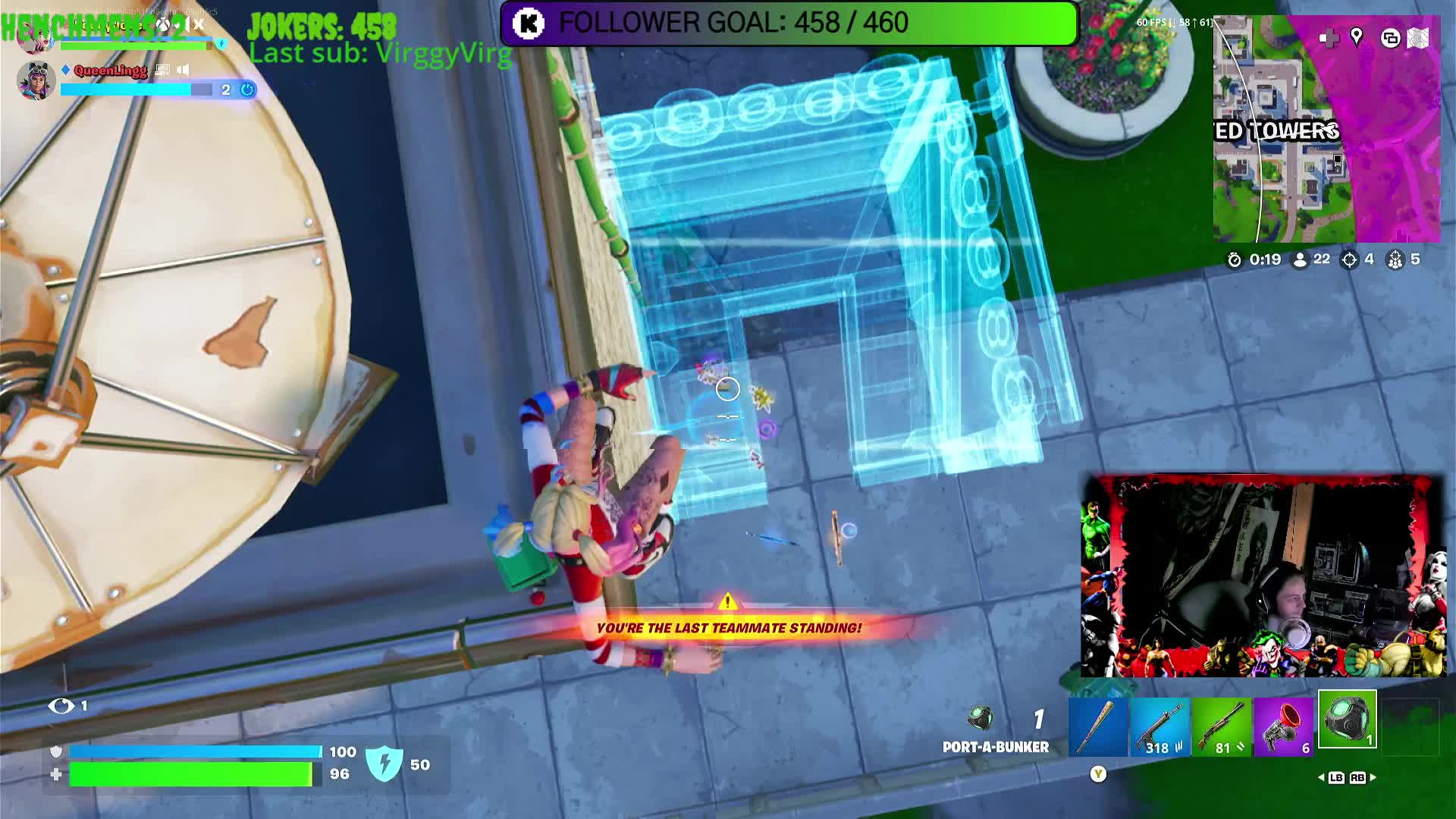1456x819 pixels.
Task: Click the spectator eye icon
Action: tap(61, 706)
